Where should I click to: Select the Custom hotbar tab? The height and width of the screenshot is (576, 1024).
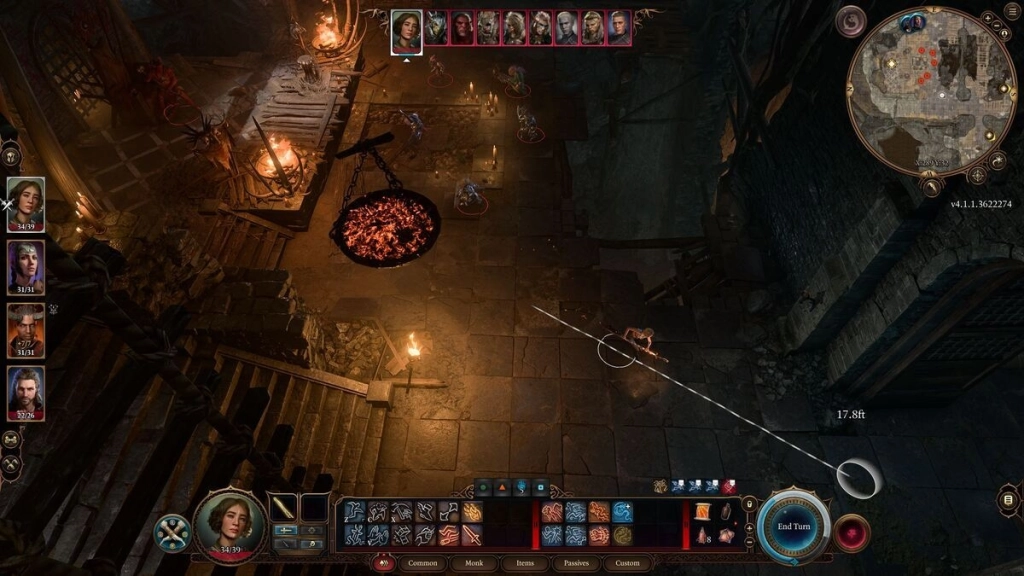tap(627, 563)
